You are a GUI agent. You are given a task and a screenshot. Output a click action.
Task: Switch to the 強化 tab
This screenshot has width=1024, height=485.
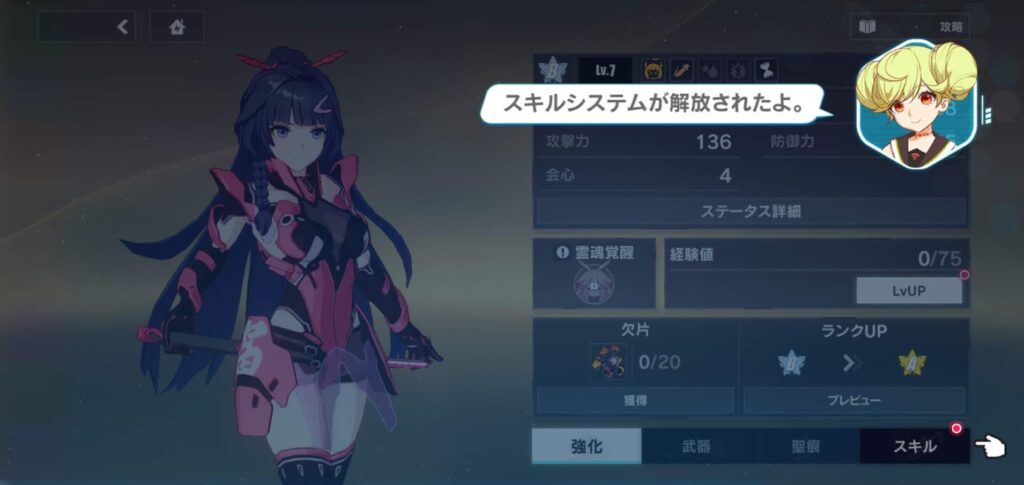[x=586, y=446]
